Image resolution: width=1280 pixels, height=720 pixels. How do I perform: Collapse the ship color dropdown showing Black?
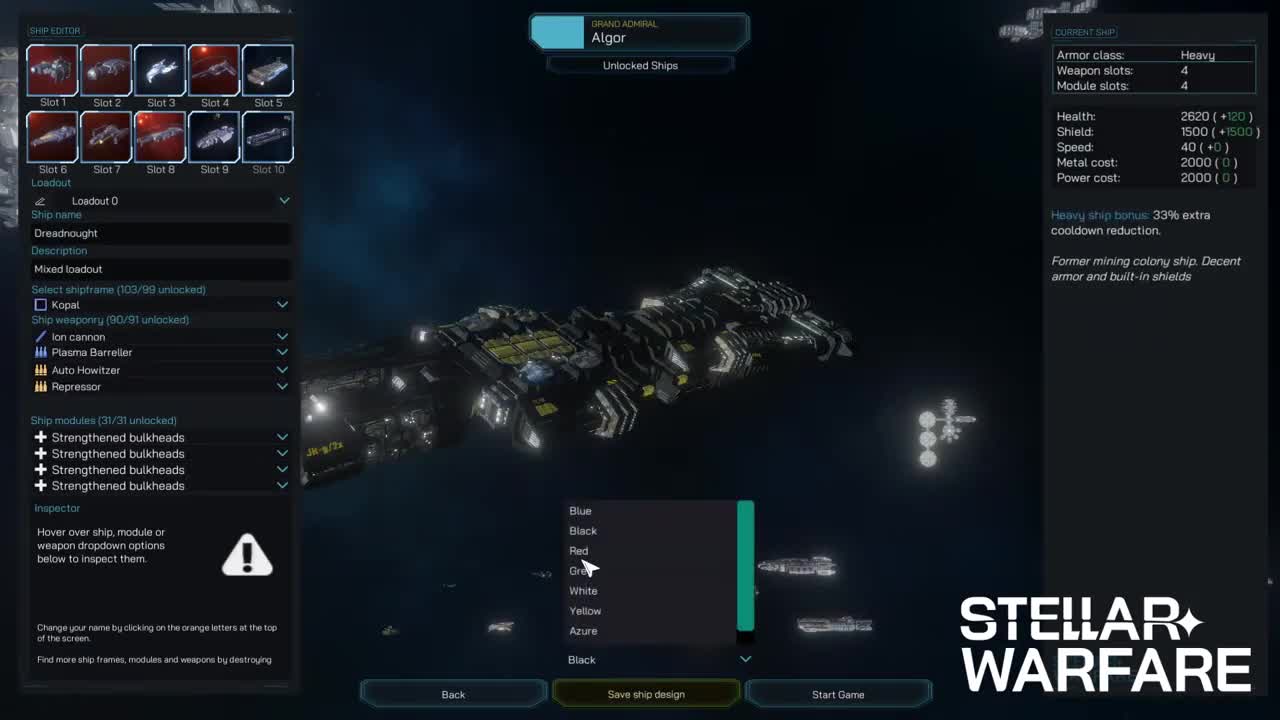pos(745,659)
